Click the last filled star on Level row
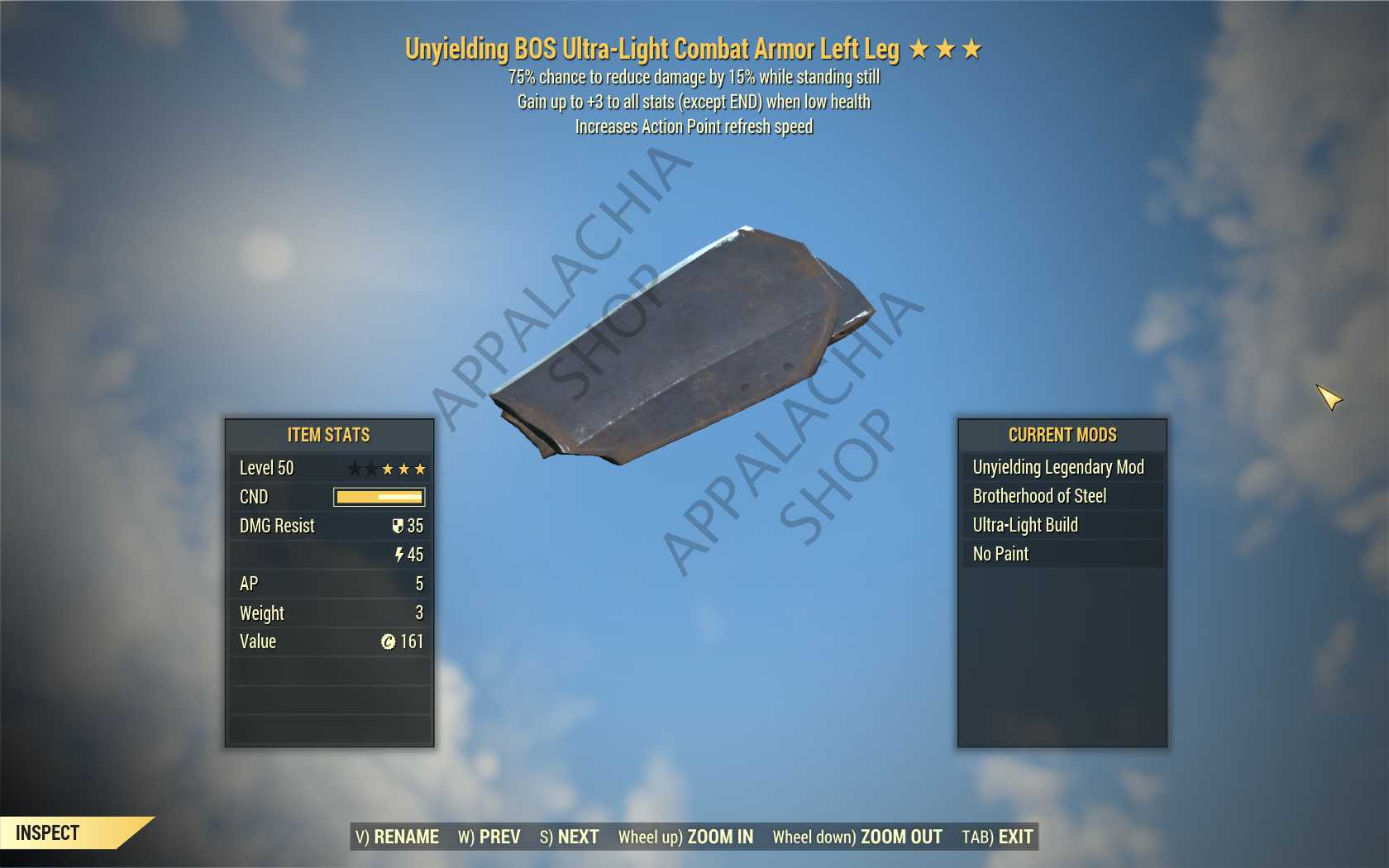The height and width of the screenshot is (868, 1389). tap(422, 468)
